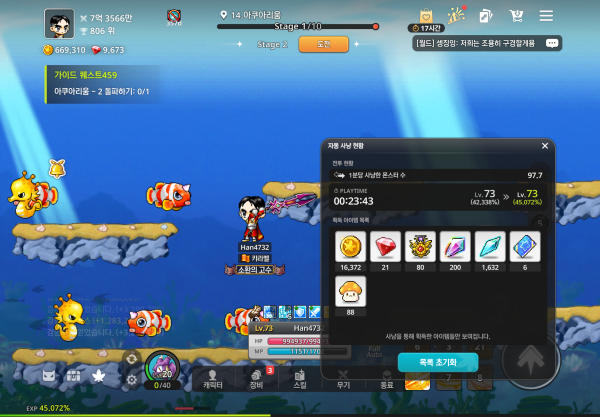Open the maple leaf icon menu
Viewport: 600px width, 417px height.
tap(98, 376)
